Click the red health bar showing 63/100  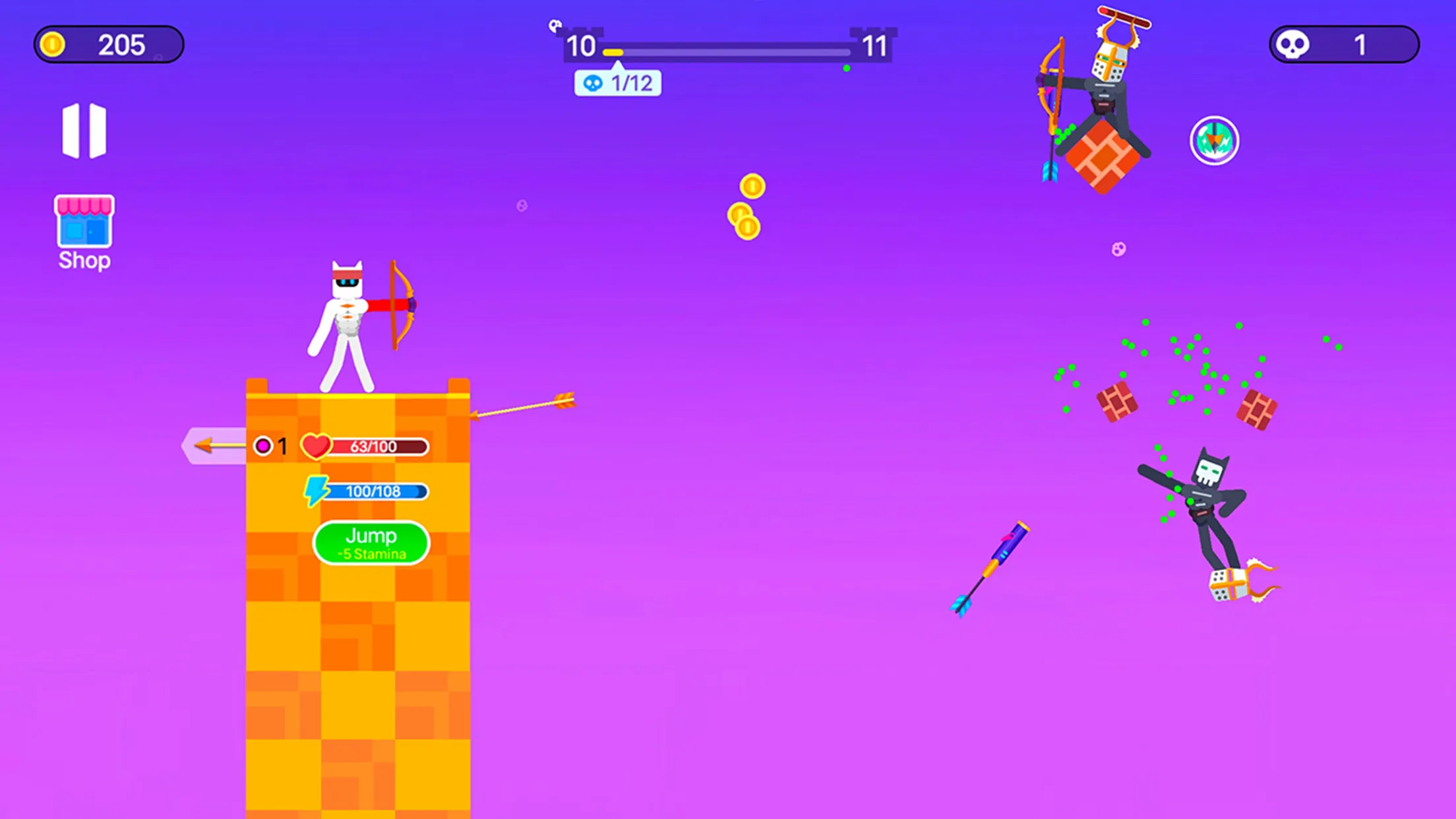point(378,446)
